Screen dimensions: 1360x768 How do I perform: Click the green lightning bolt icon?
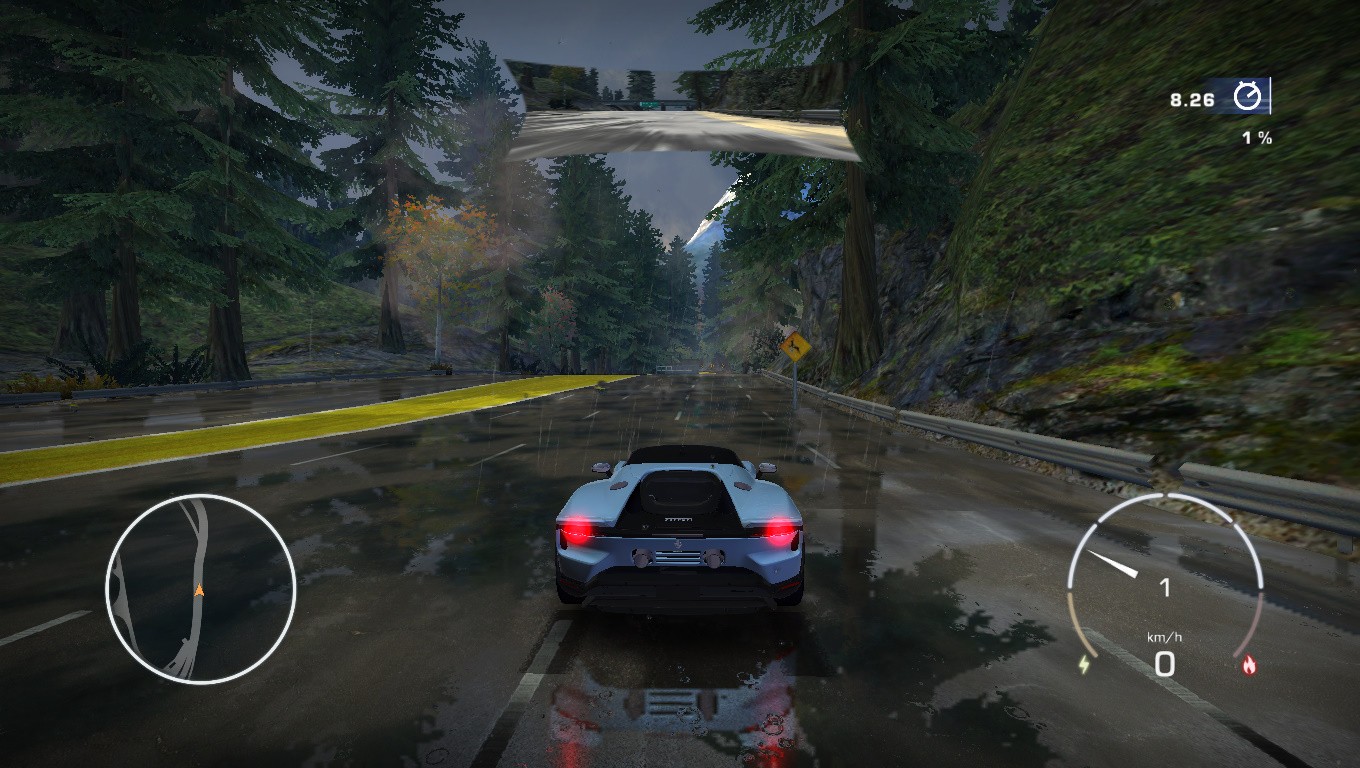pyautogui.click(x=1085, y=664)
